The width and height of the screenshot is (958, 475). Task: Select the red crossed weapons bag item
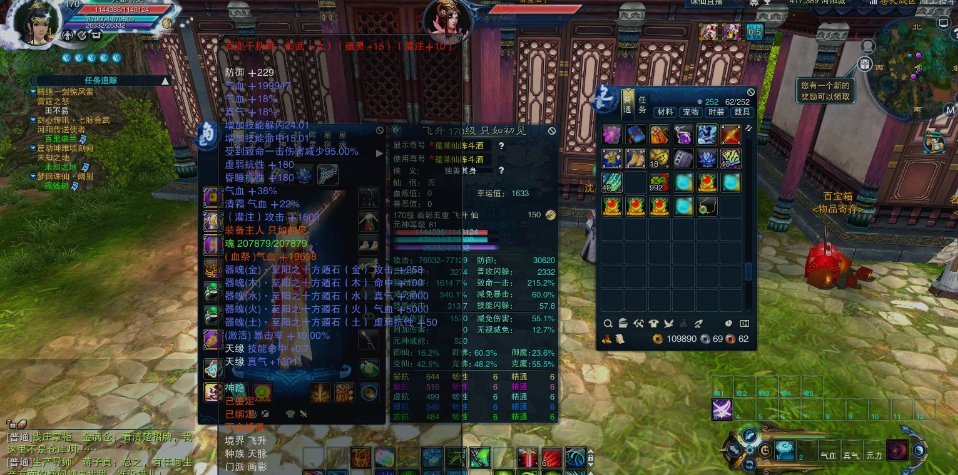731,134
